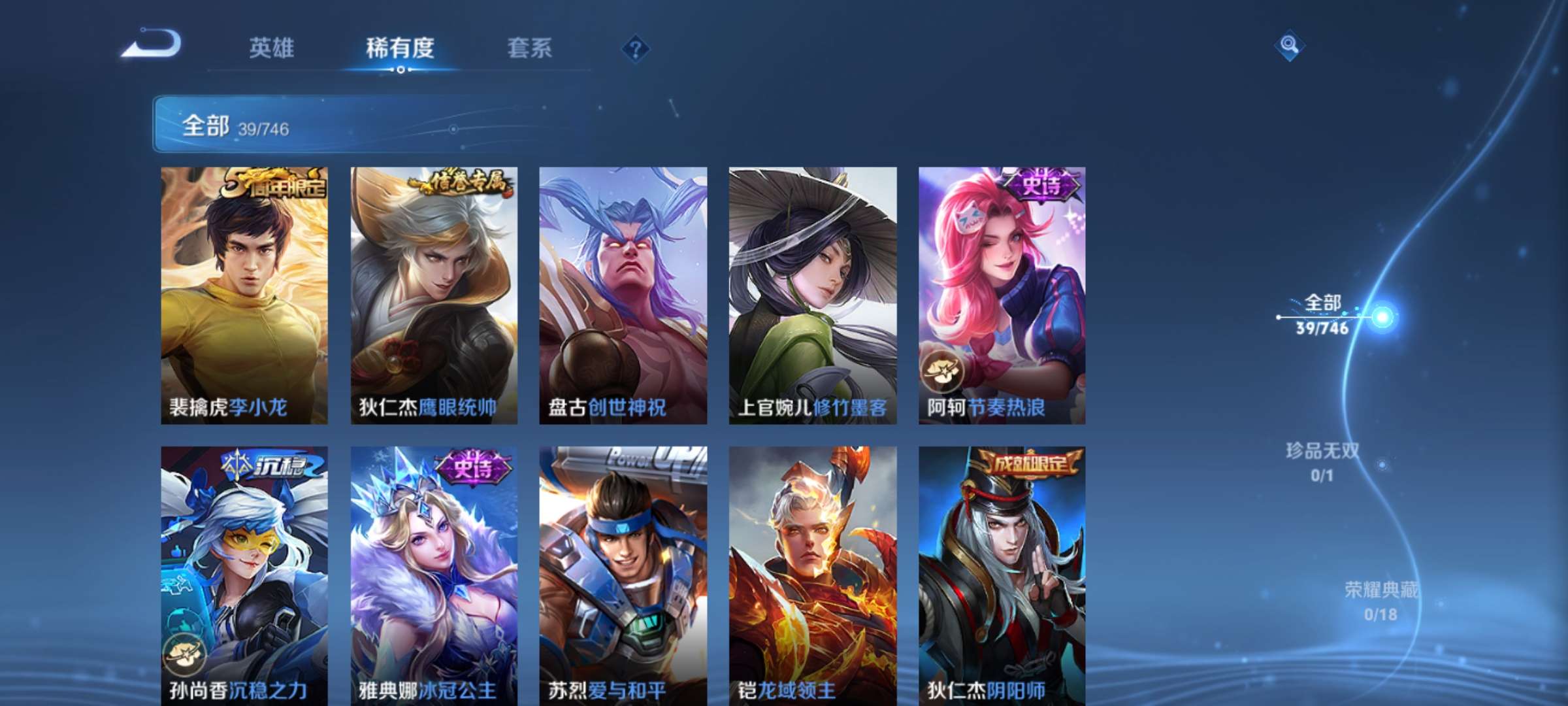Click the help question mark icon

click(x=637, y=48)
